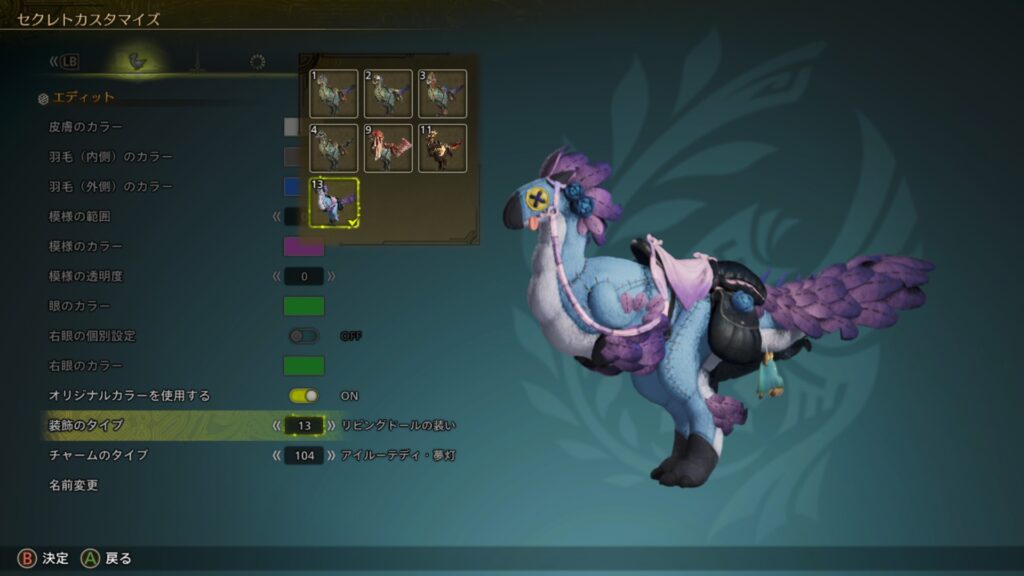Open the magenta 模様のカラー color swatch
This screenshot has height=576, width=1024.
[303, 246]
